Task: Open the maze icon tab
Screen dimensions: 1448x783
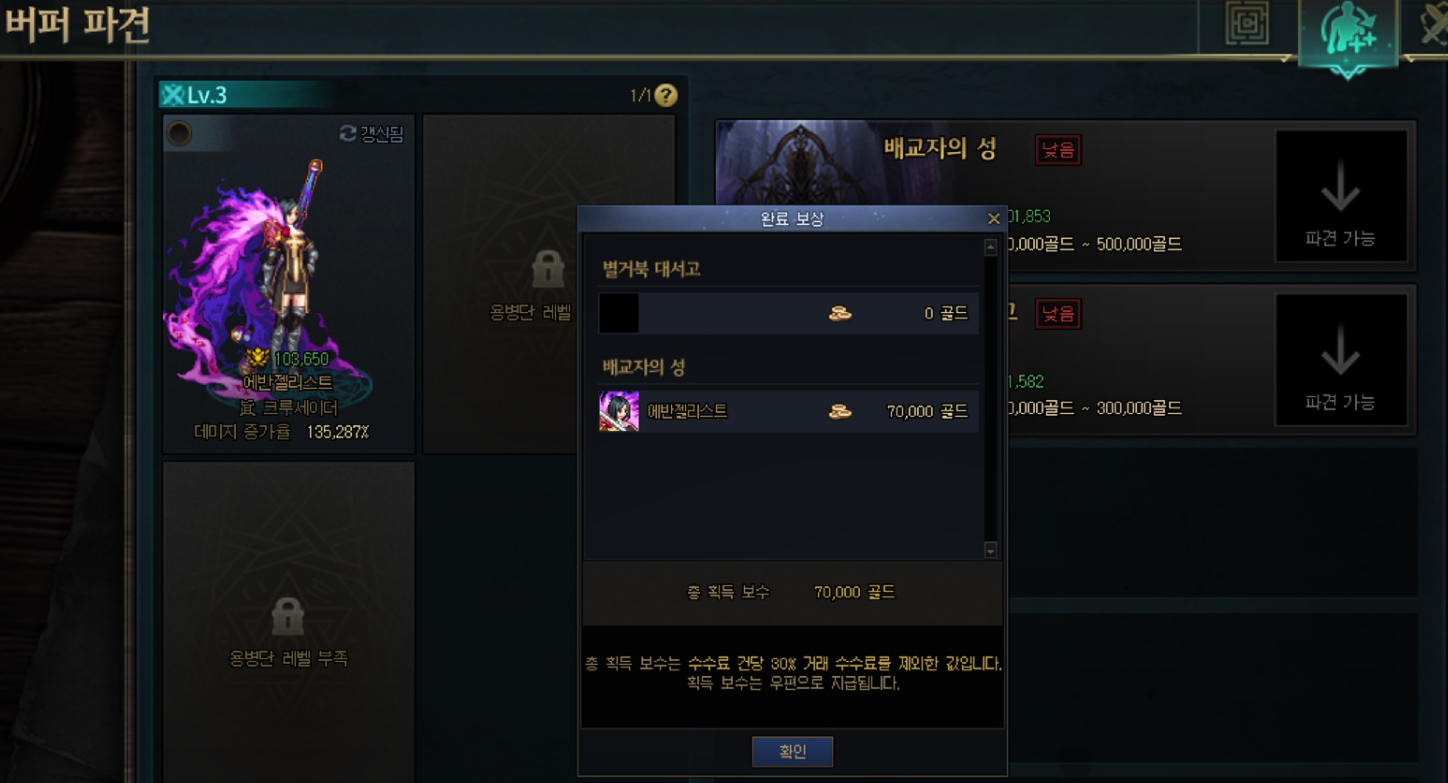Action: [x=1247, y=25]
